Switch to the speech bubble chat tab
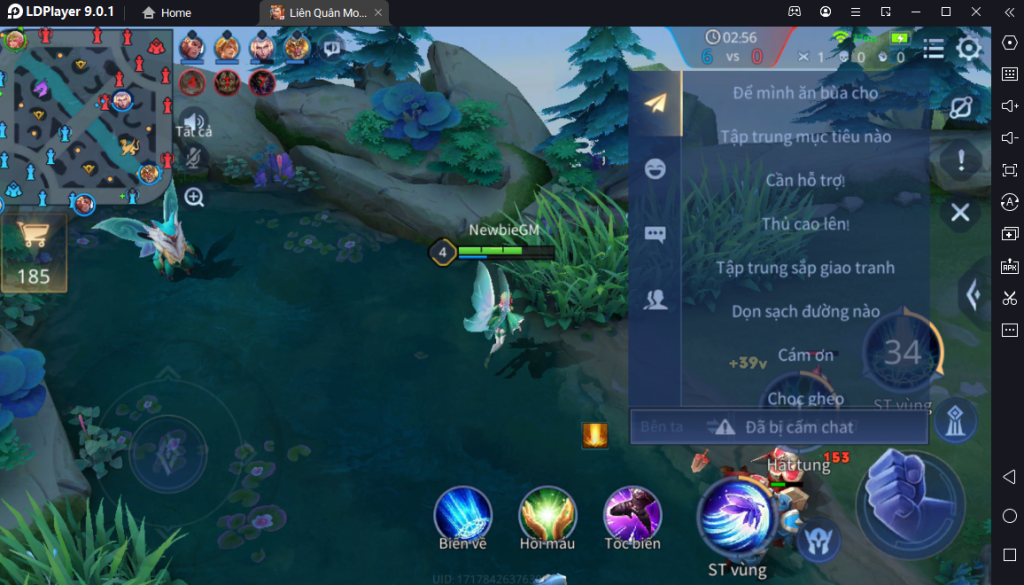This screenshot has width=1024, height=585. coord(655,234)
